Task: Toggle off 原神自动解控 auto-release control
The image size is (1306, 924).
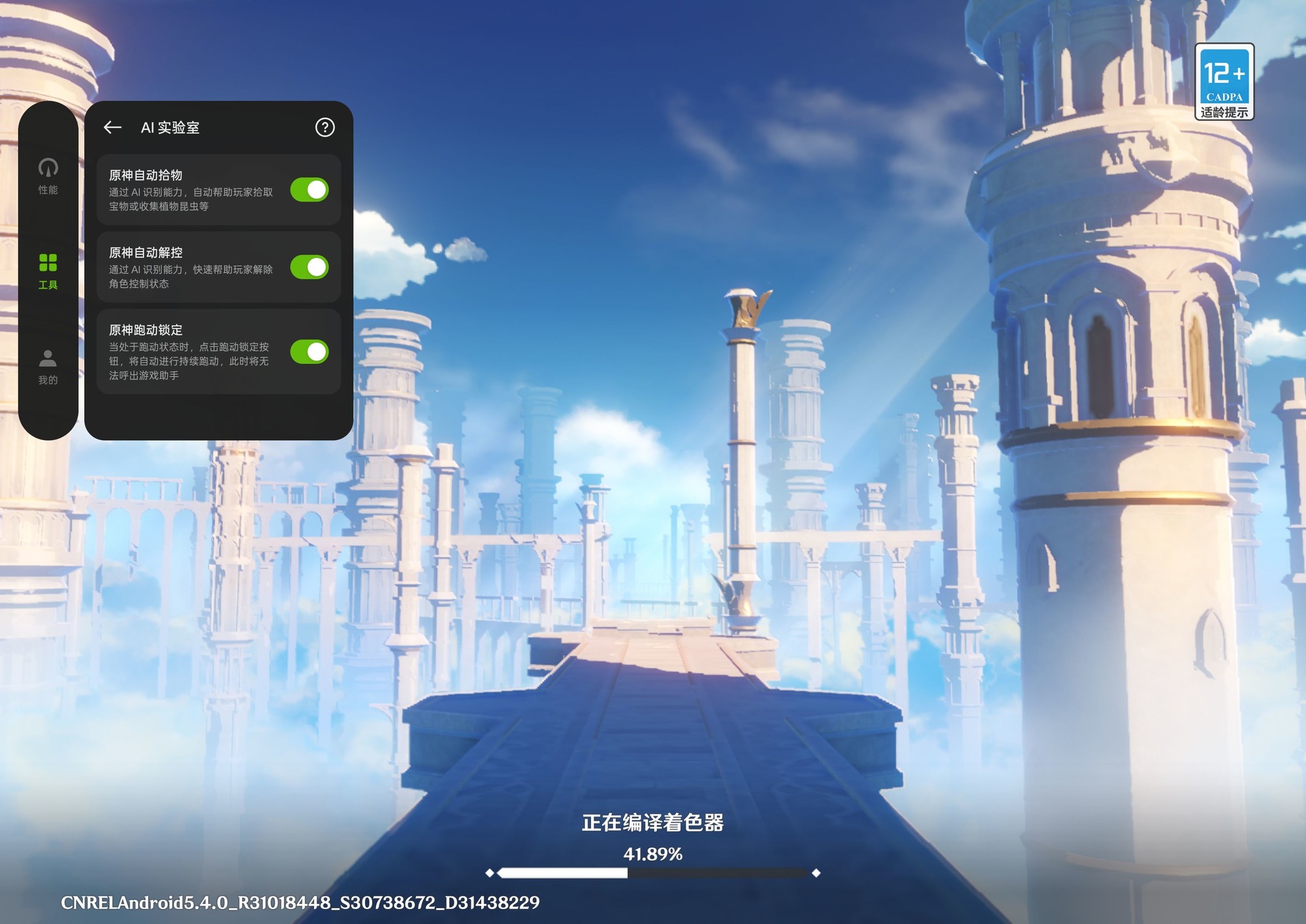Action: [x=308, y=268]
